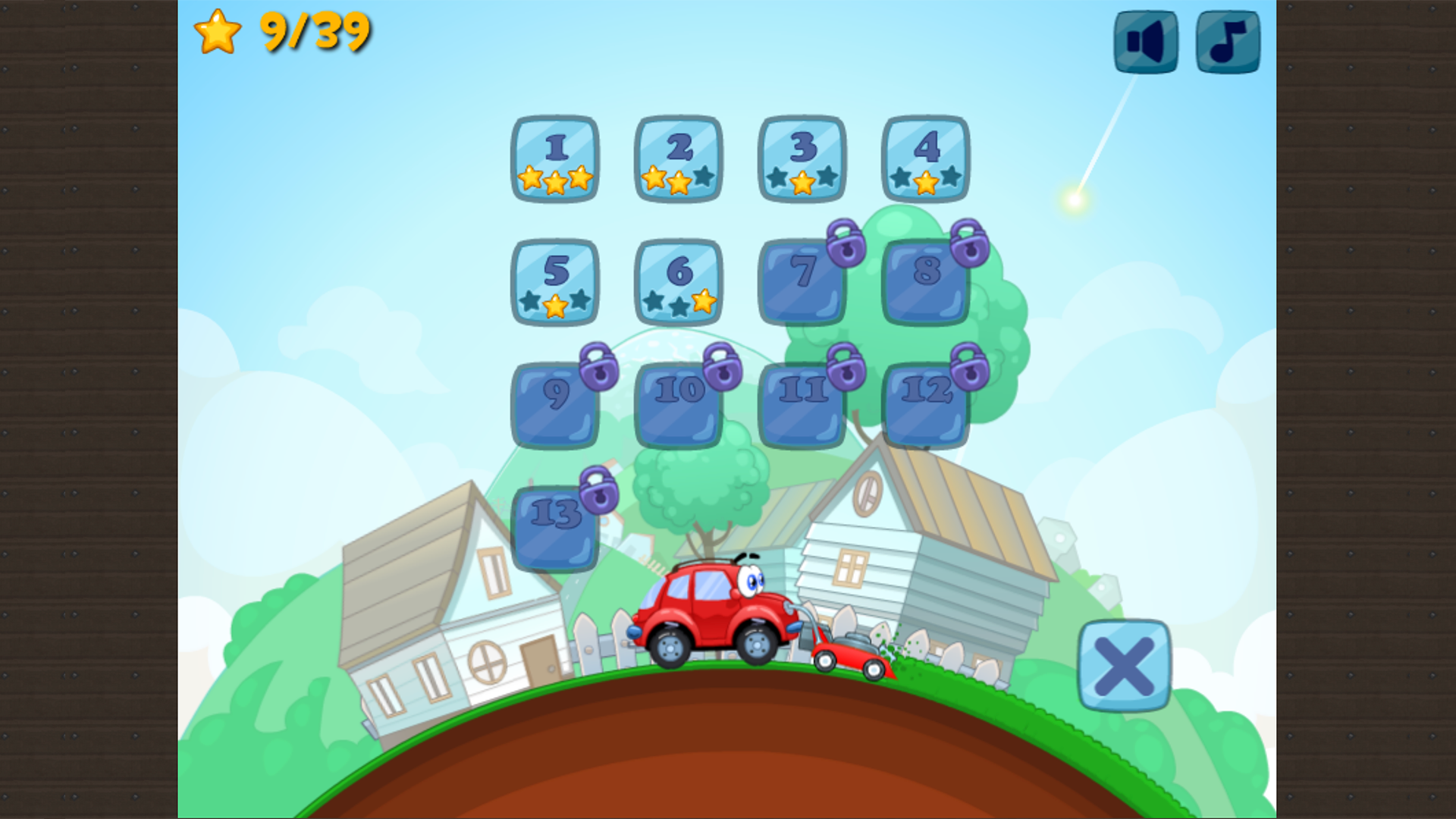Open level 2 tile
Screen dimensions: 1456x819
679,159
